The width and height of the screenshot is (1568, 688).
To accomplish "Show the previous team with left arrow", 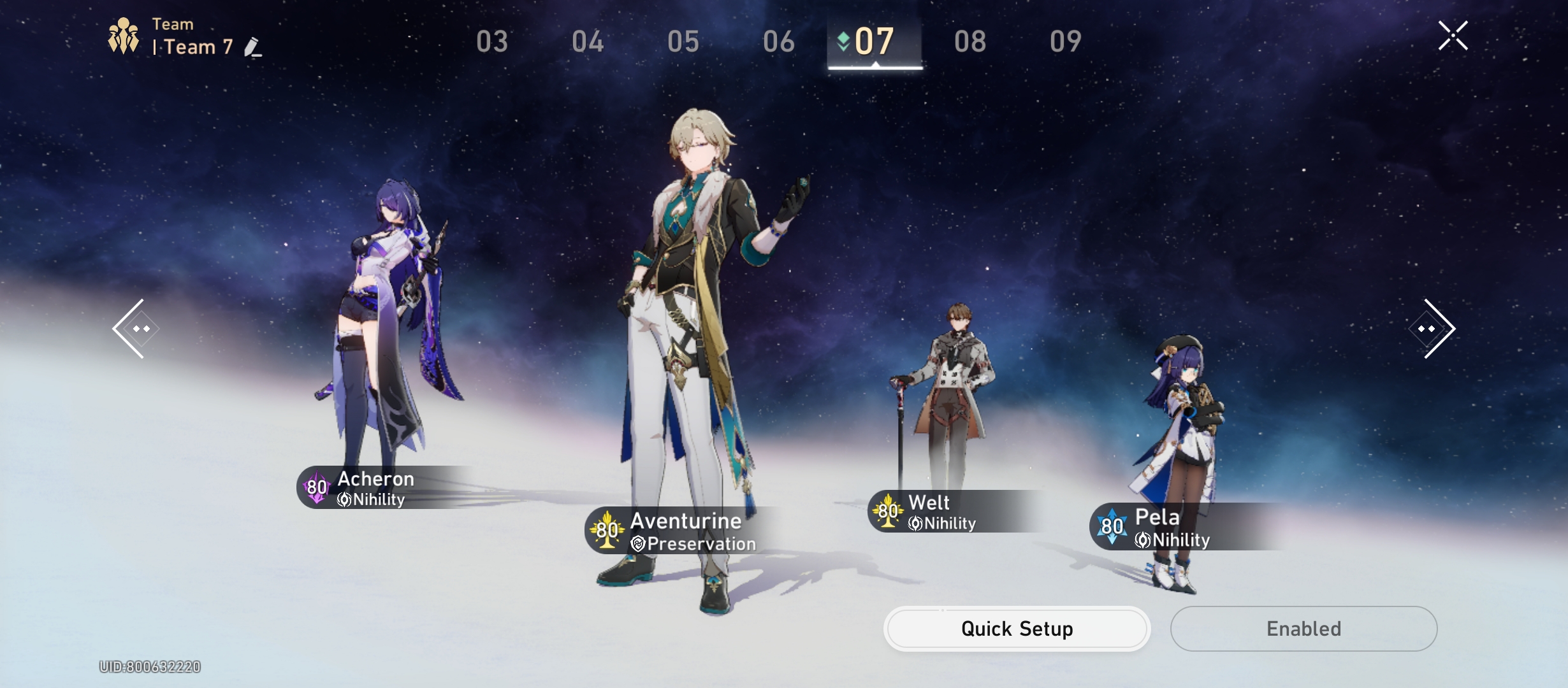I will [131, 329].
